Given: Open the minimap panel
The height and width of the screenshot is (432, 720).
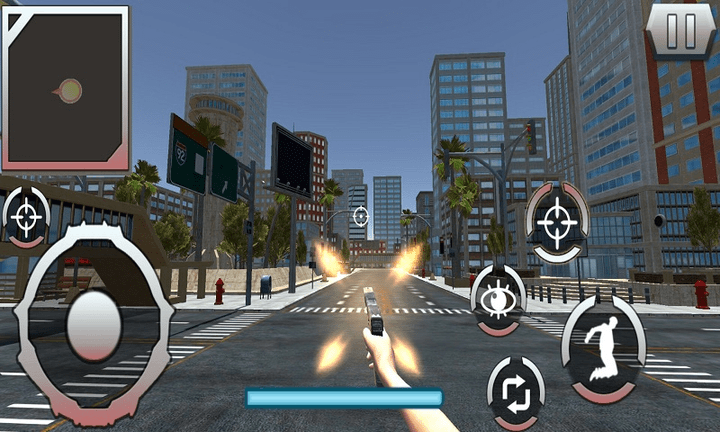Looking at the screenshot, I should [x=66, y=88].
